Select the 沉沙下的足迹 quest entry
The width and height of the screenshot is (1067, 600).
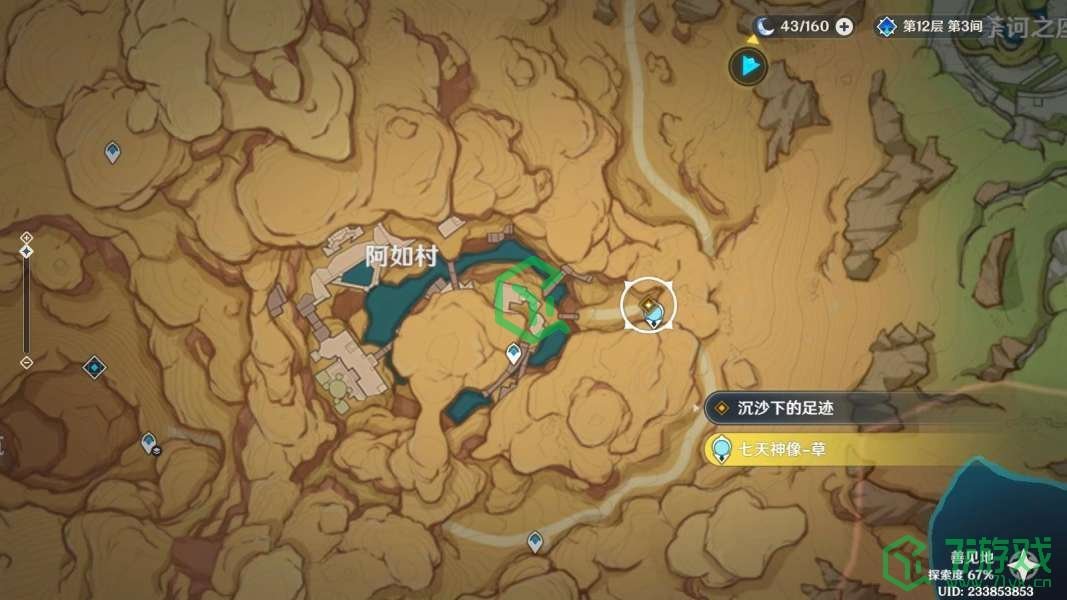coord(785,408)
